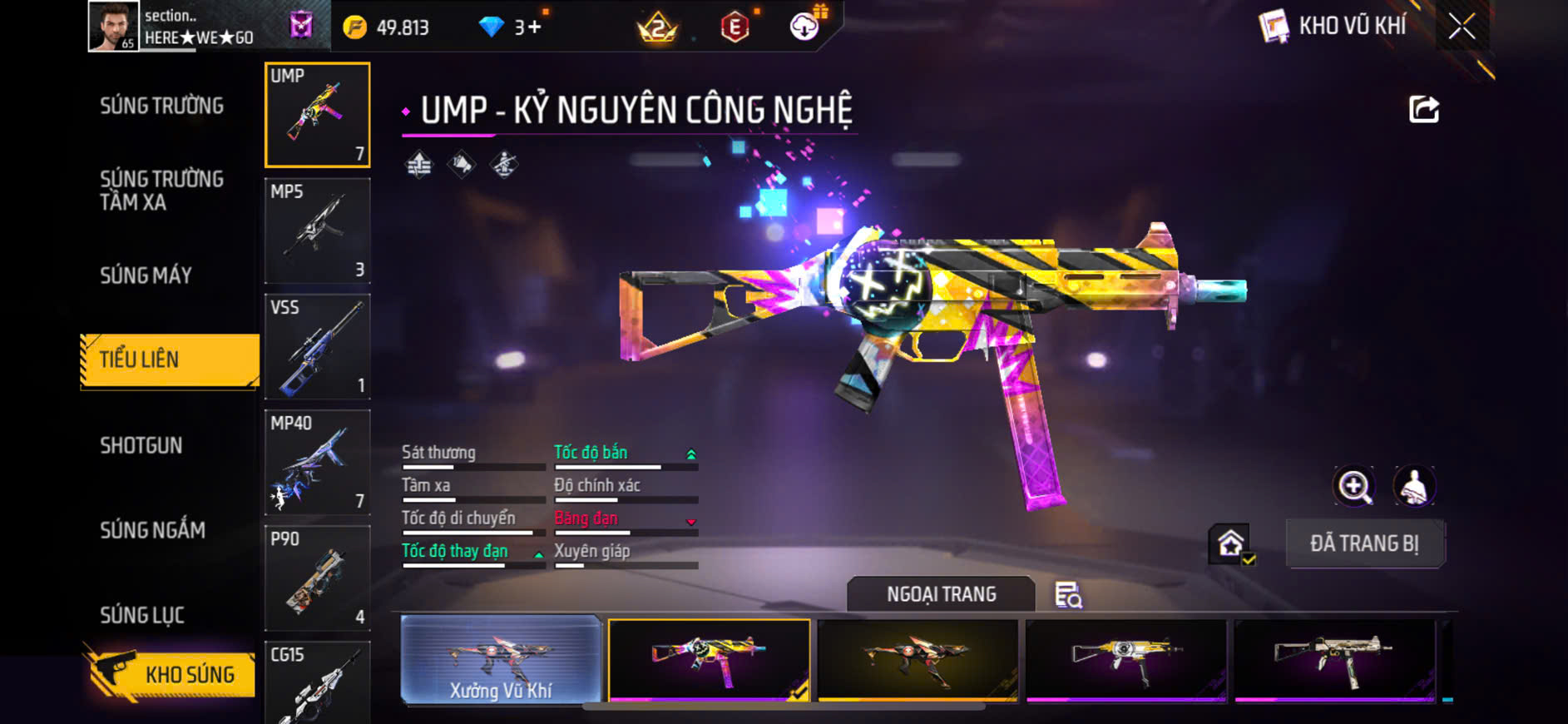Select the Súng Ngắm category
1568x724 pixels.
(x=153, y=530)
